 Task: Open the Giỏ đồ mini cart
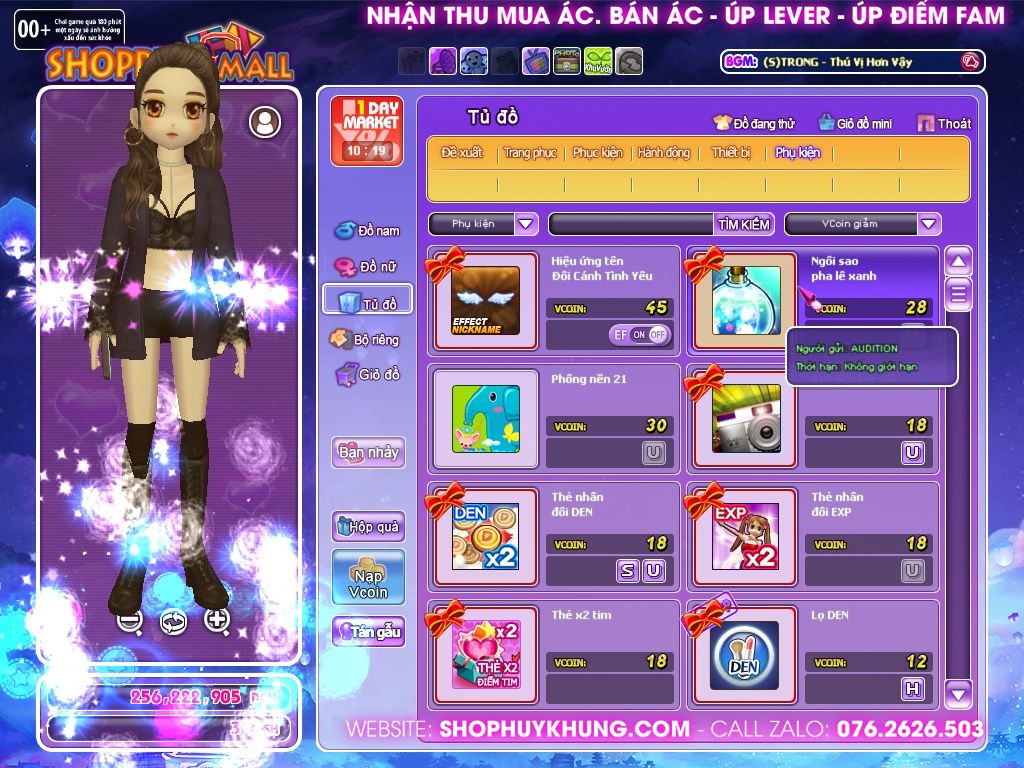[855, 124]
